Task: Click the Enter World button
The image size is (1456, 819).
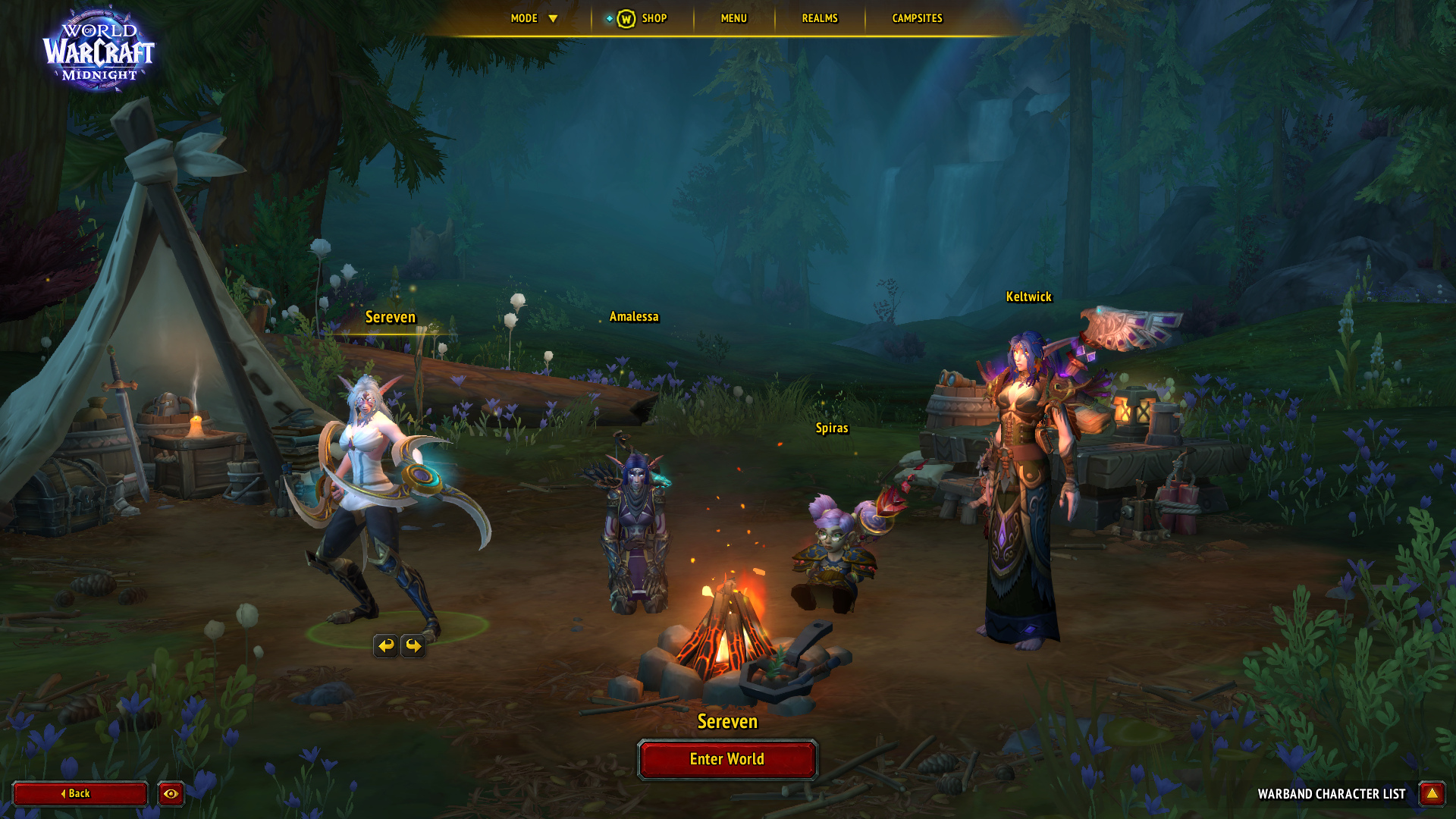Action: [x=727, y=759]
